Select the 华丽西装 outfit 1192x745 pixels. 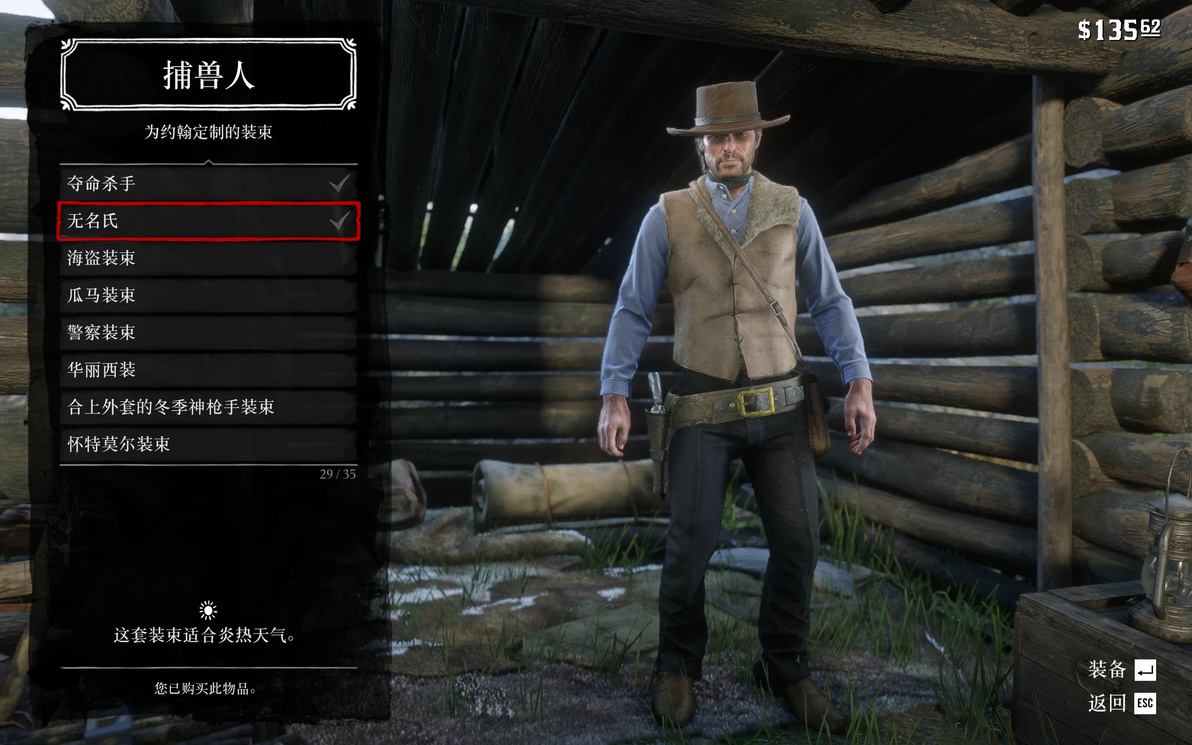click(208, 370)
